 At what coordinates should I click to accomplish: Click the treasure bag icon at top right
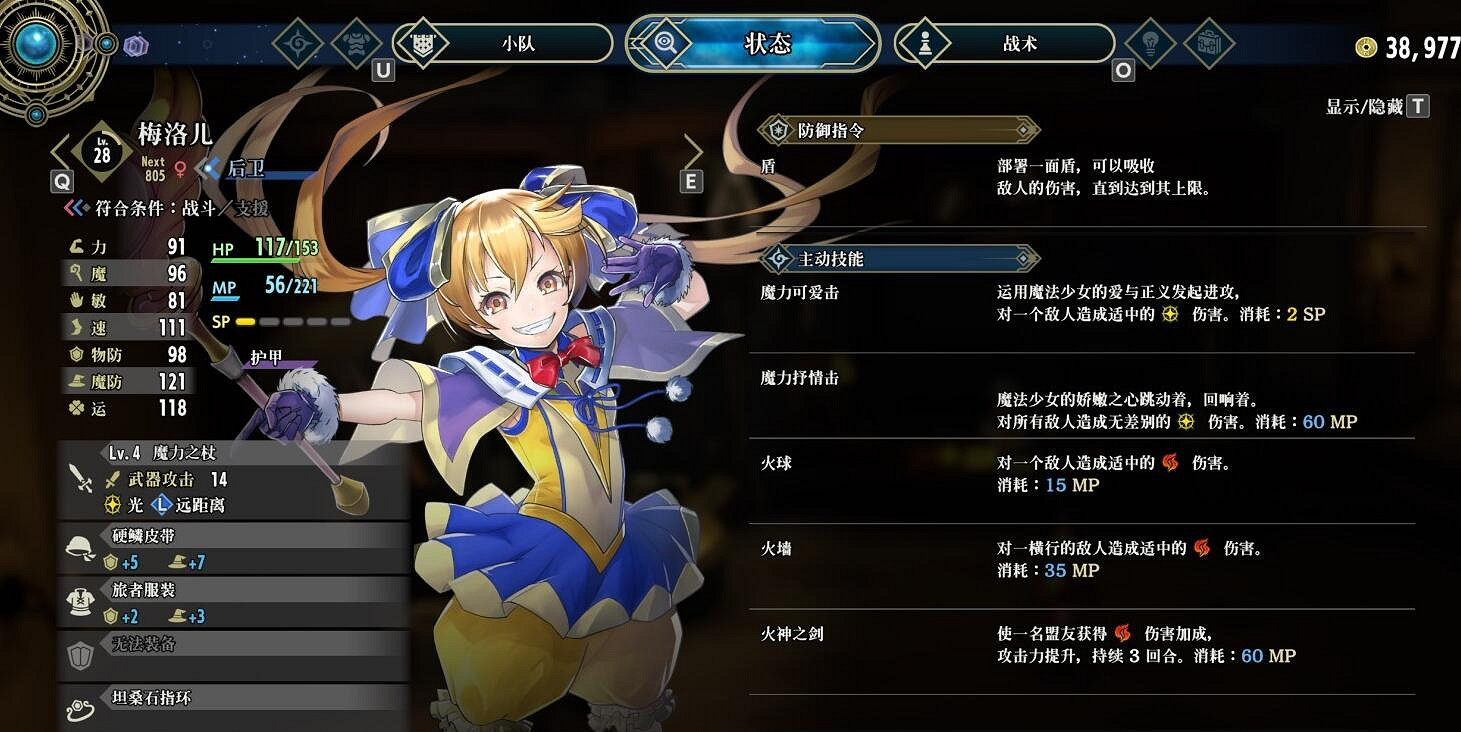(1209, 43)
